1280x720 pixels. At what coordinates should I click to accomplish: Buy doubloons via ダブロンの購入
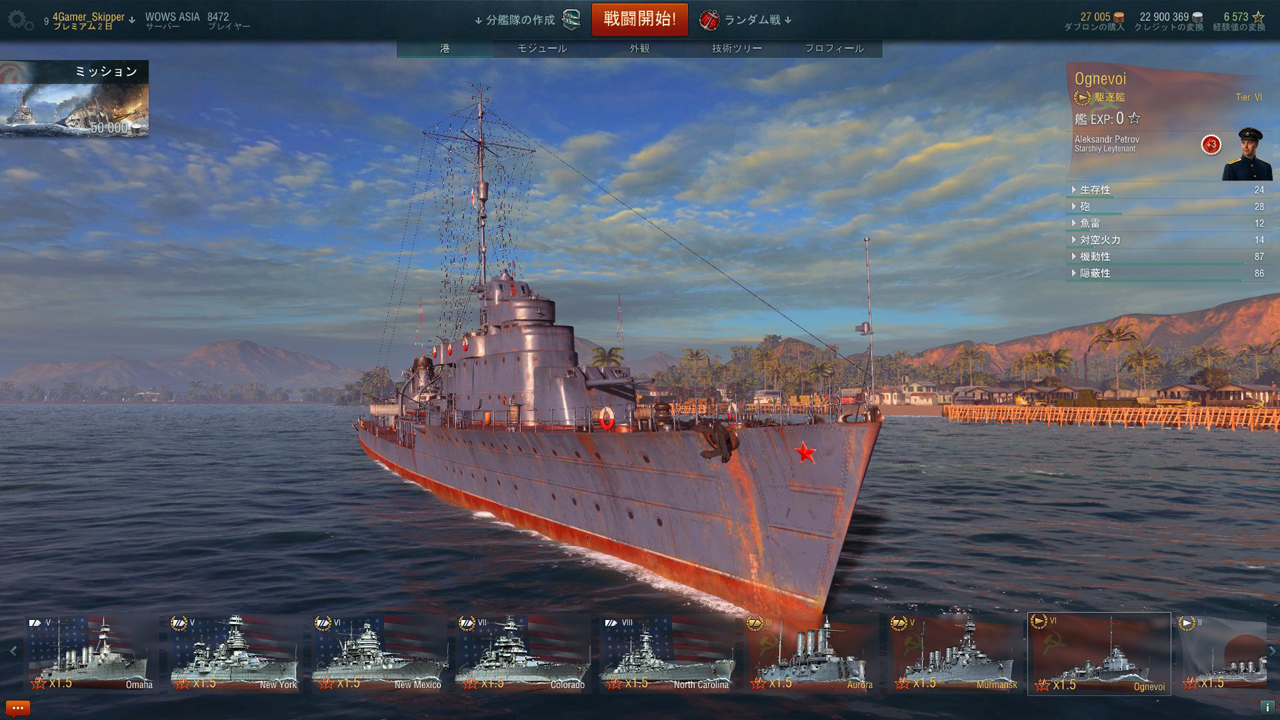click(x=1094, y=21)
